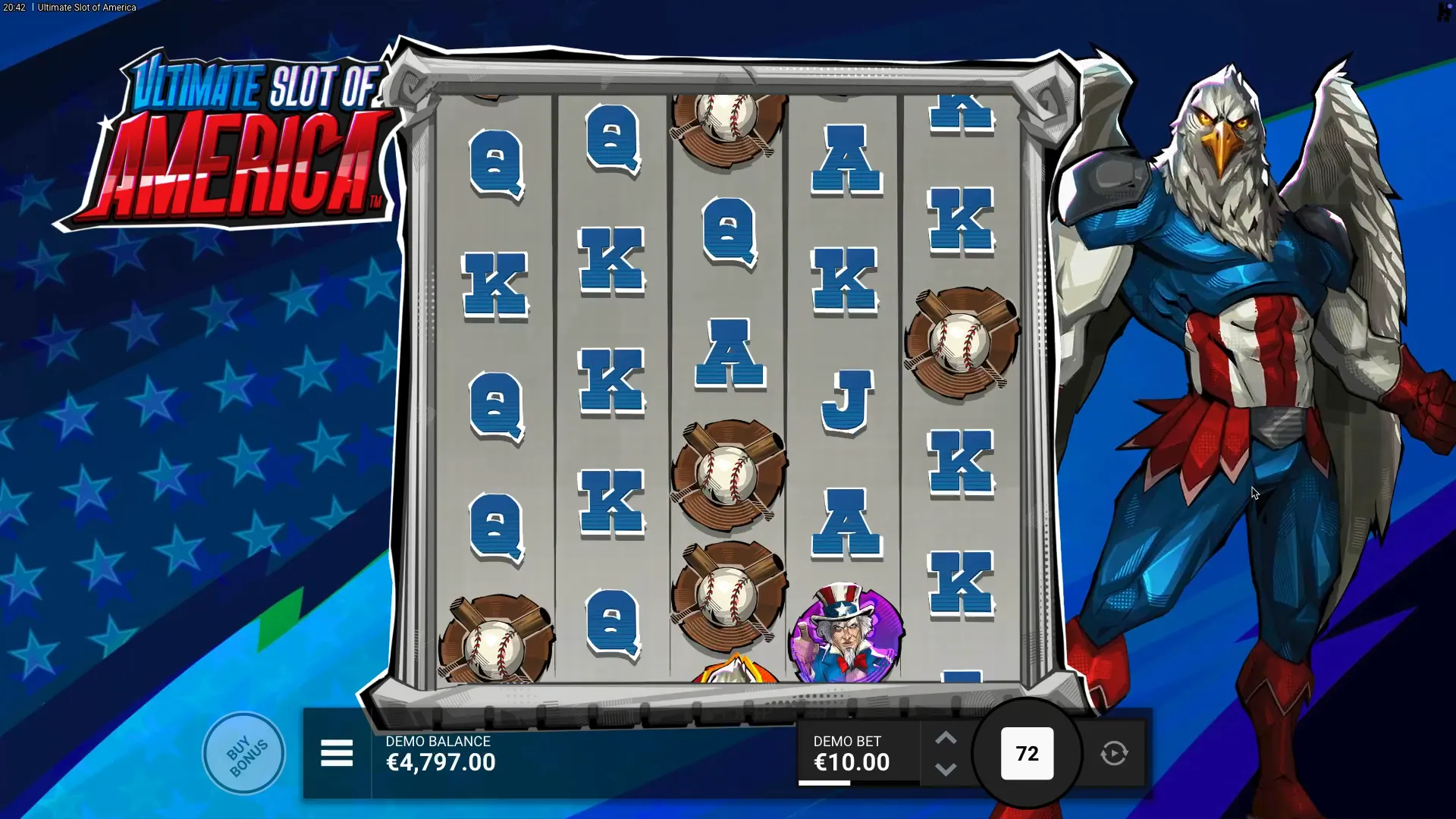The image size is (1456, 819).
Task: Increase the demo bet amount
Action: pos(945,739)
